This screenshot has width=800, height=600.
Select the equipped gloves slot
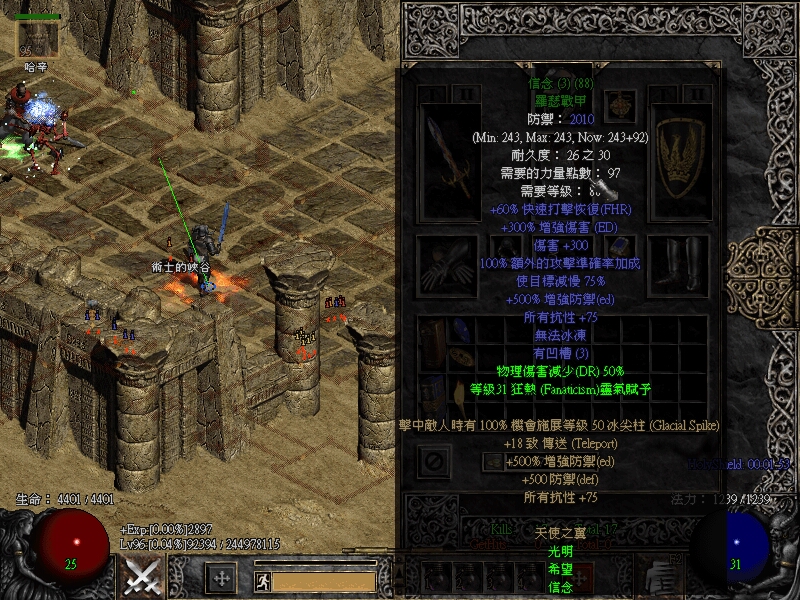(x=444, y=264)
